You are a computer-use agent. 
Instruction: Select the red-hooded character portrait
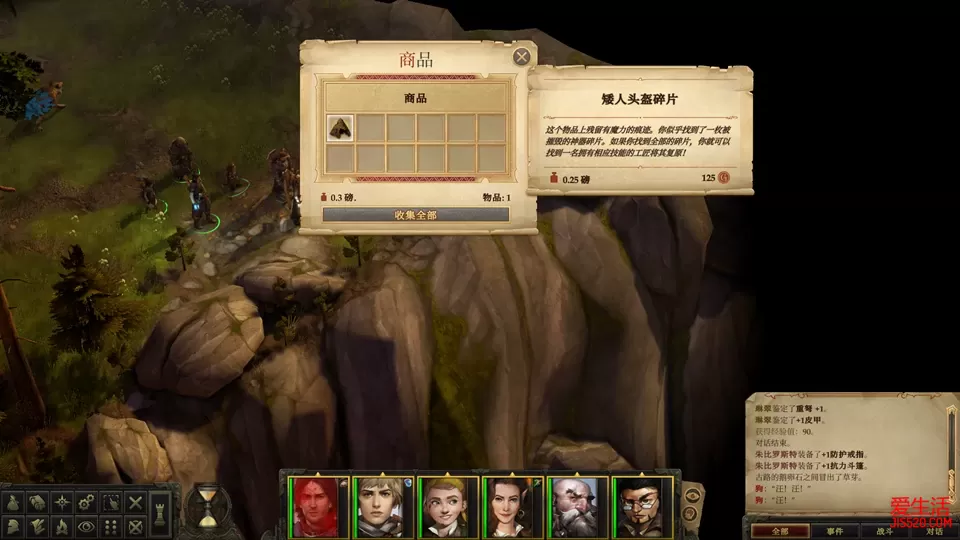pyautogui.click(x=314, y=505)
